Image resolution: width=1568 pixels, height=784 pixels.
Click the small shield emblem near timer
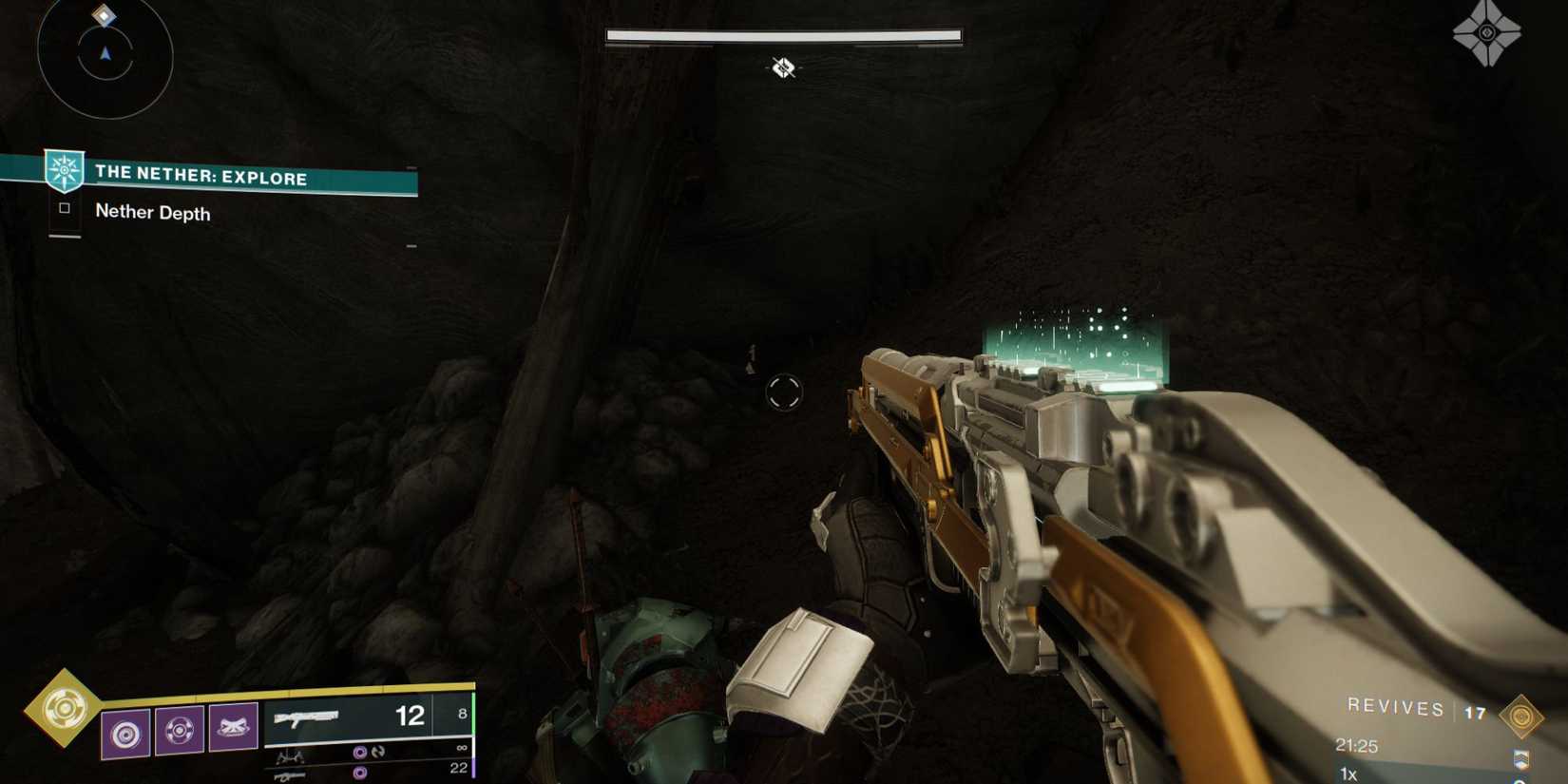[1520, 758]
